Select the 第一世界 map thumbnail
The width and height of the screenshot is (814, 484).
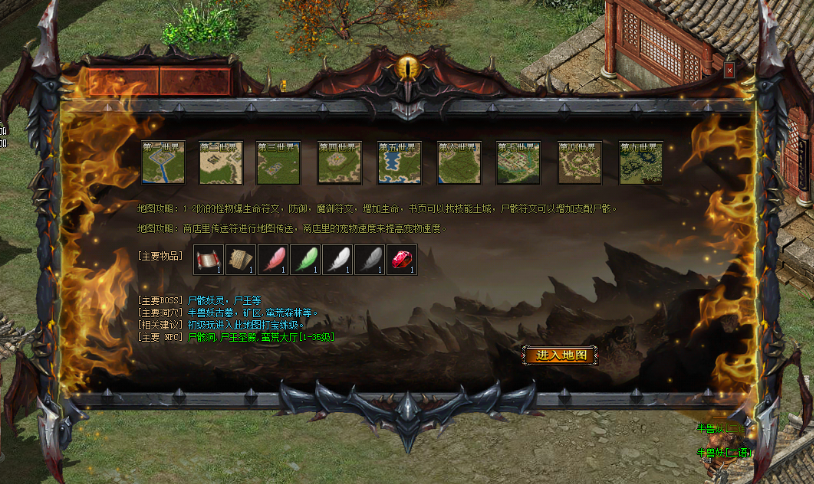(x=161, y=163)
